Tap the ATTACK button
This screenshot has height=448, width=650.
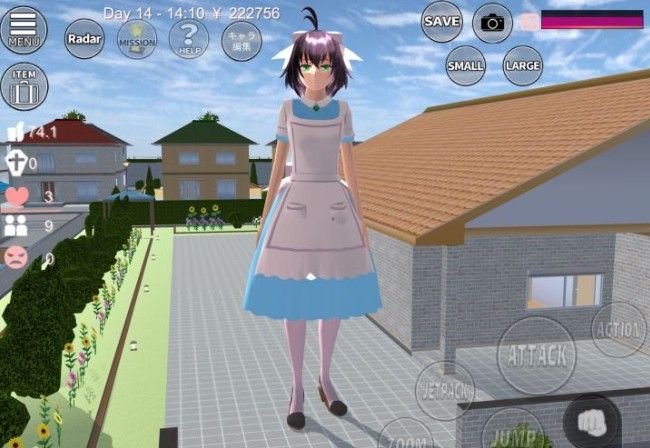(536, 355)
